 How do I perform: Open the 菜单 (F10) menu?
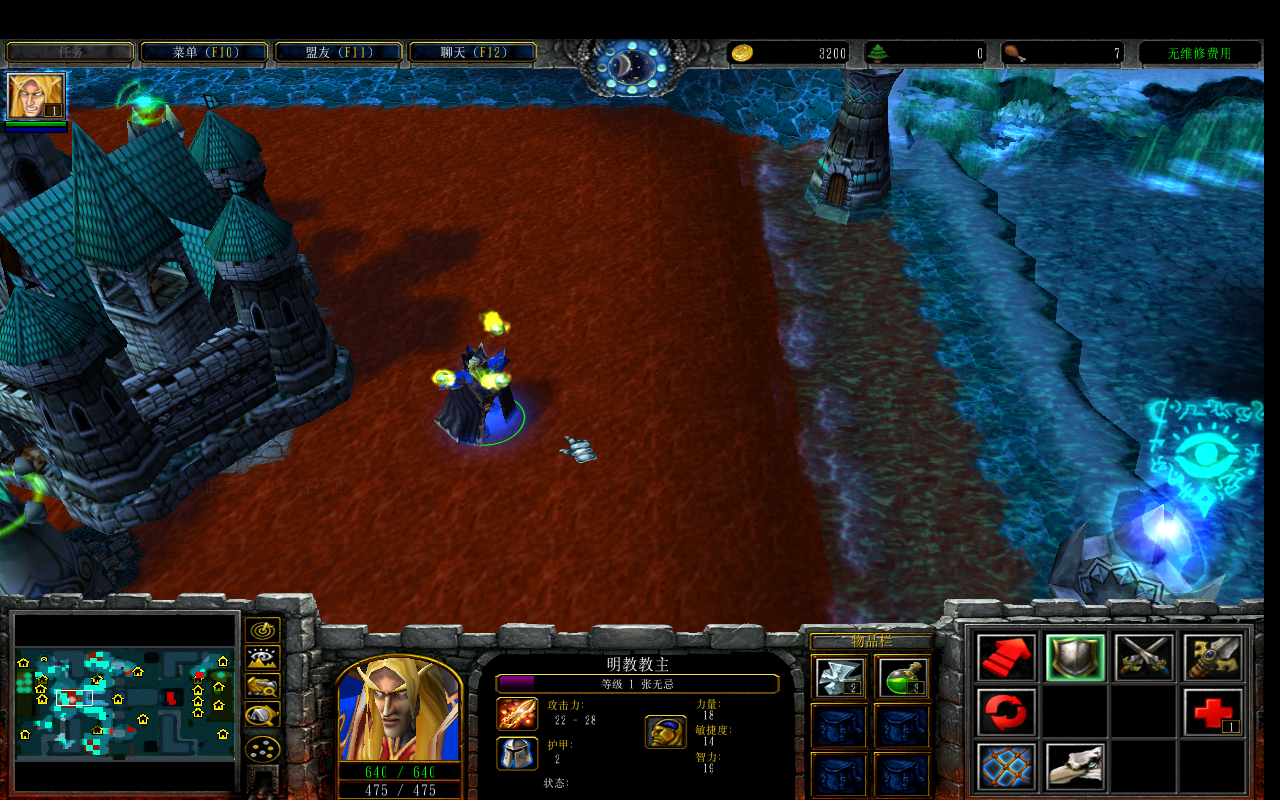click(204, 52)
